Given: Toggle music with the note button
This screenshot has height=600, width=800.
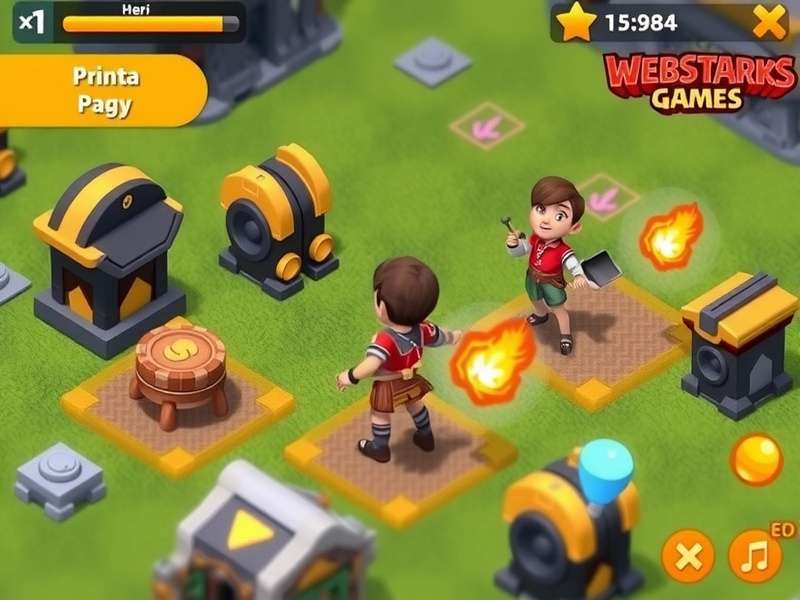Looking at the screenshot, I should (x=754, y=555).
